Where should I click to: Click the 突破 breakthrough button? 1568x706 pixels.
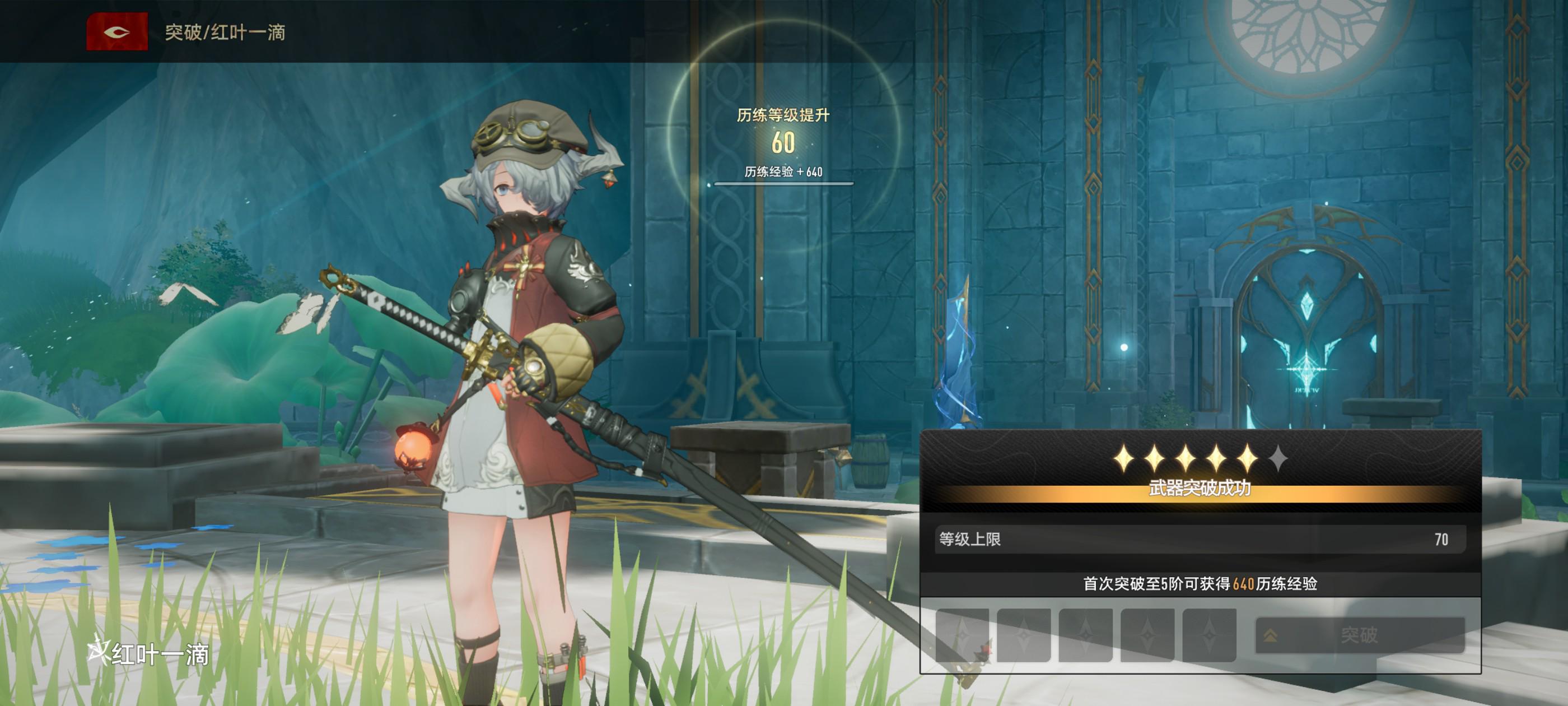pyautogui.click(x=1359, y=635)
